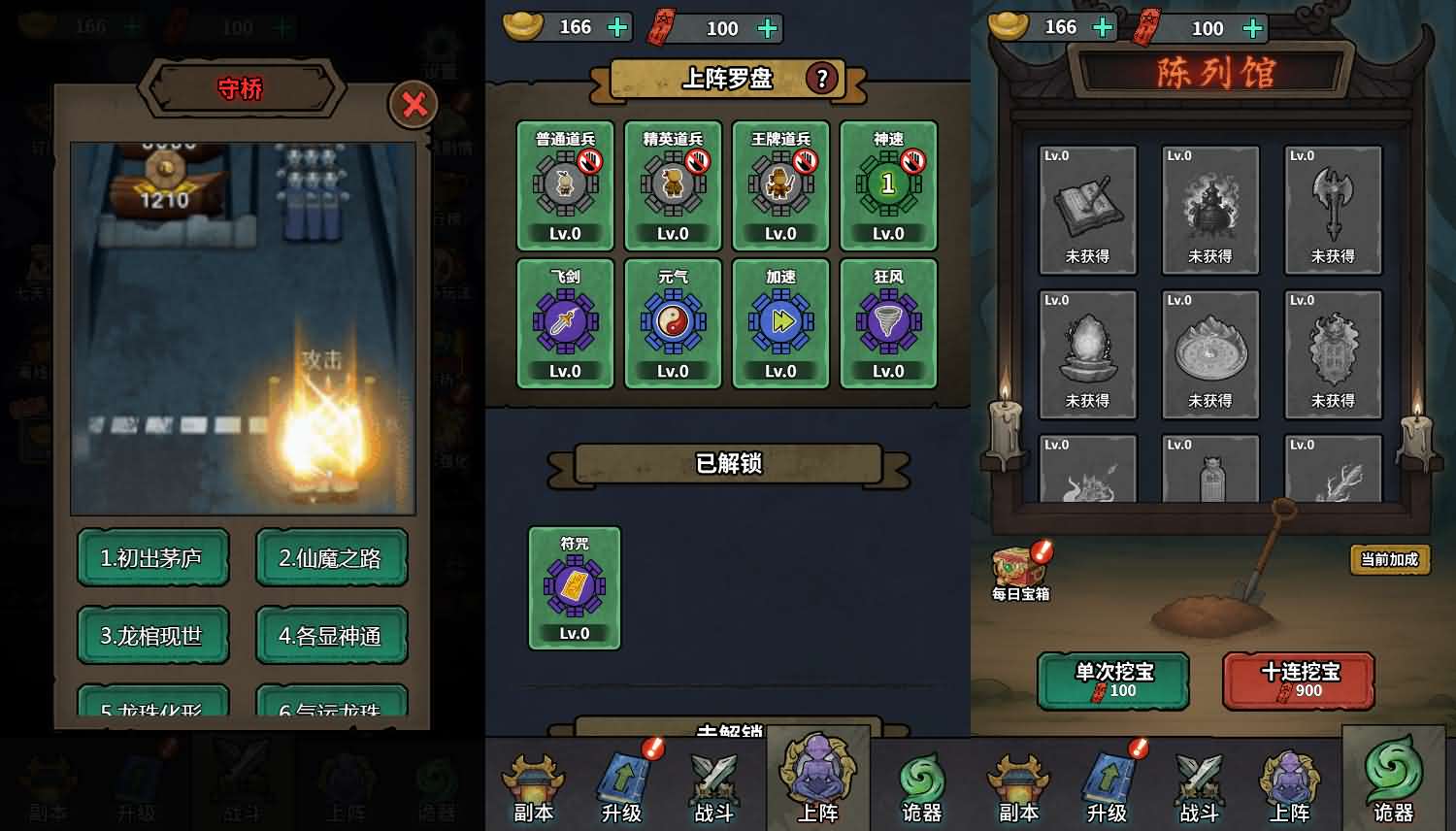Open the 当前加成 current bonus tag

(1390, 559)
